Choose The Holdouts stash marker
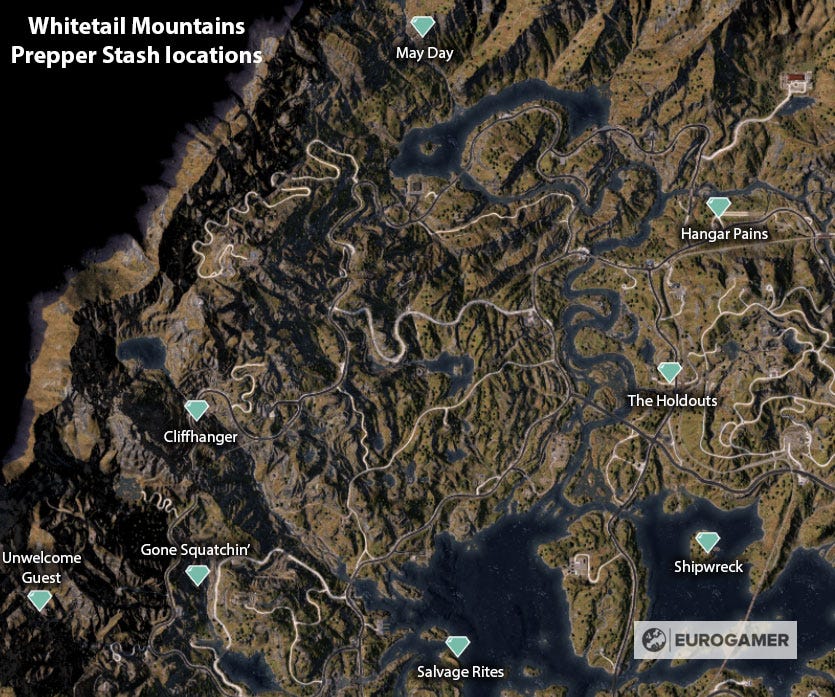835x697 pixels. [669, 373]
